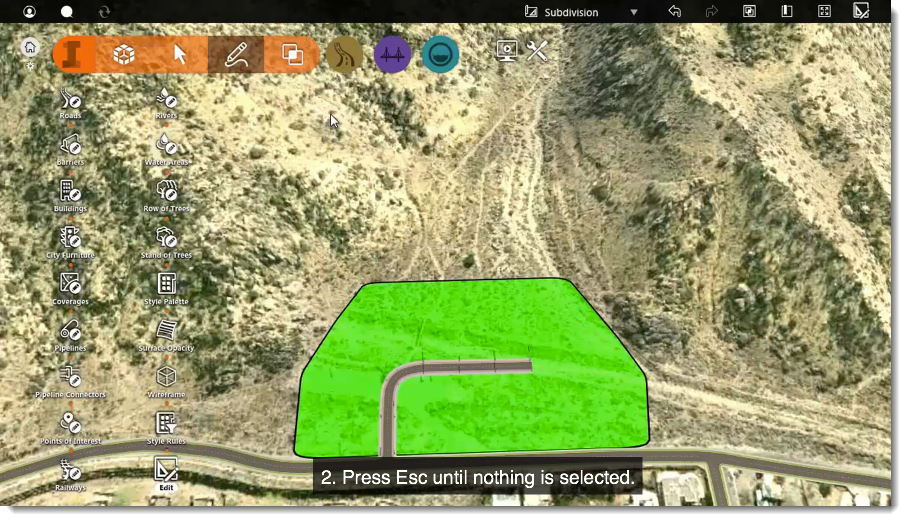
Task: Choose the Stand of Trees tool
Action: point(166,238)
